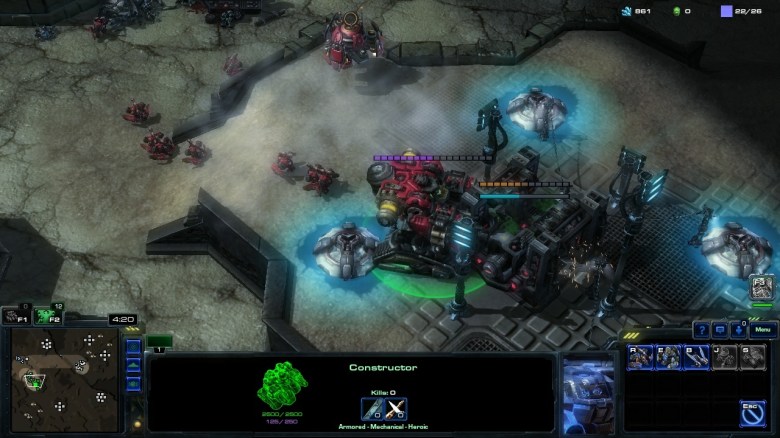
Task: Select control group tab 1
Action: 159,342
